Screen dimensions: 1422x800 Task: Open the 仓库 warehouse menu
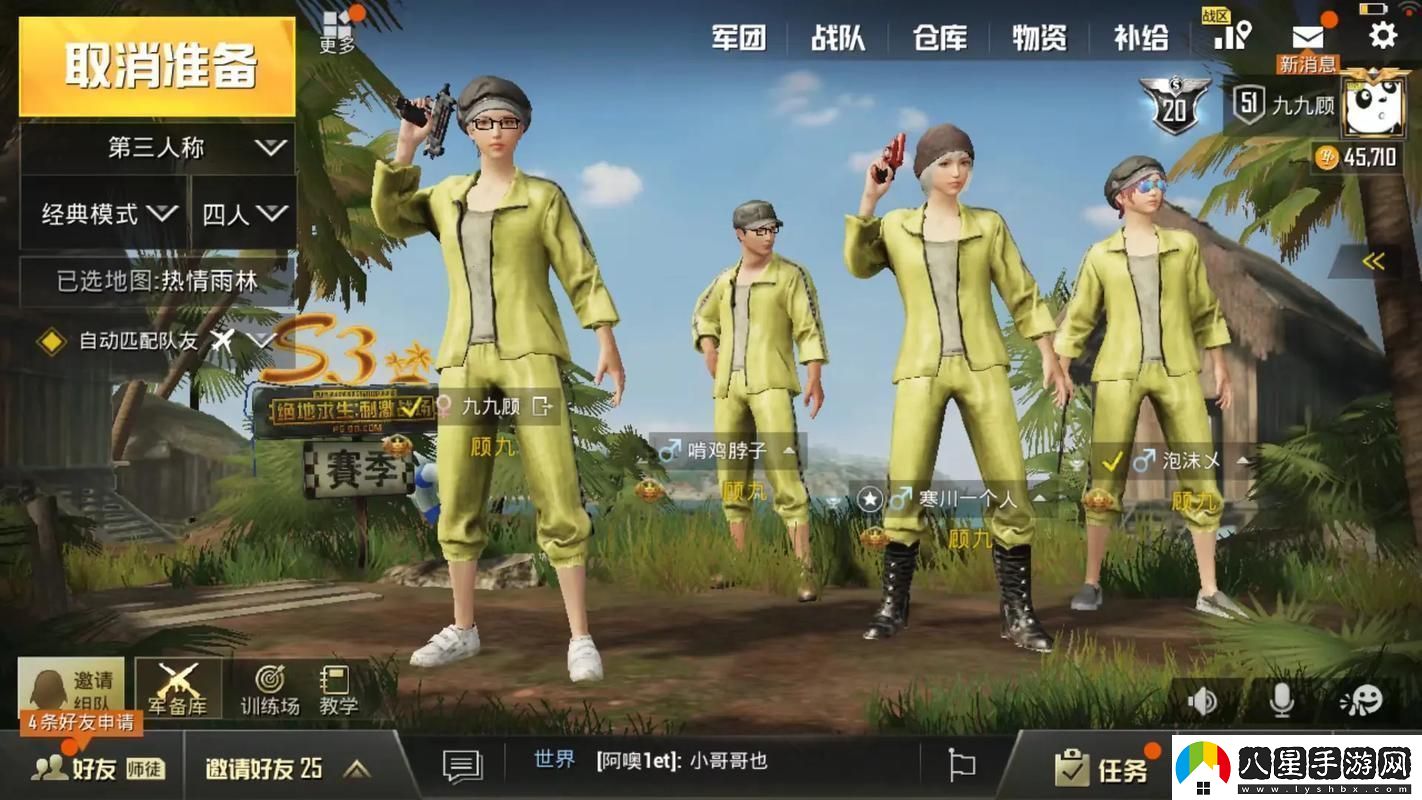[938, 36]
